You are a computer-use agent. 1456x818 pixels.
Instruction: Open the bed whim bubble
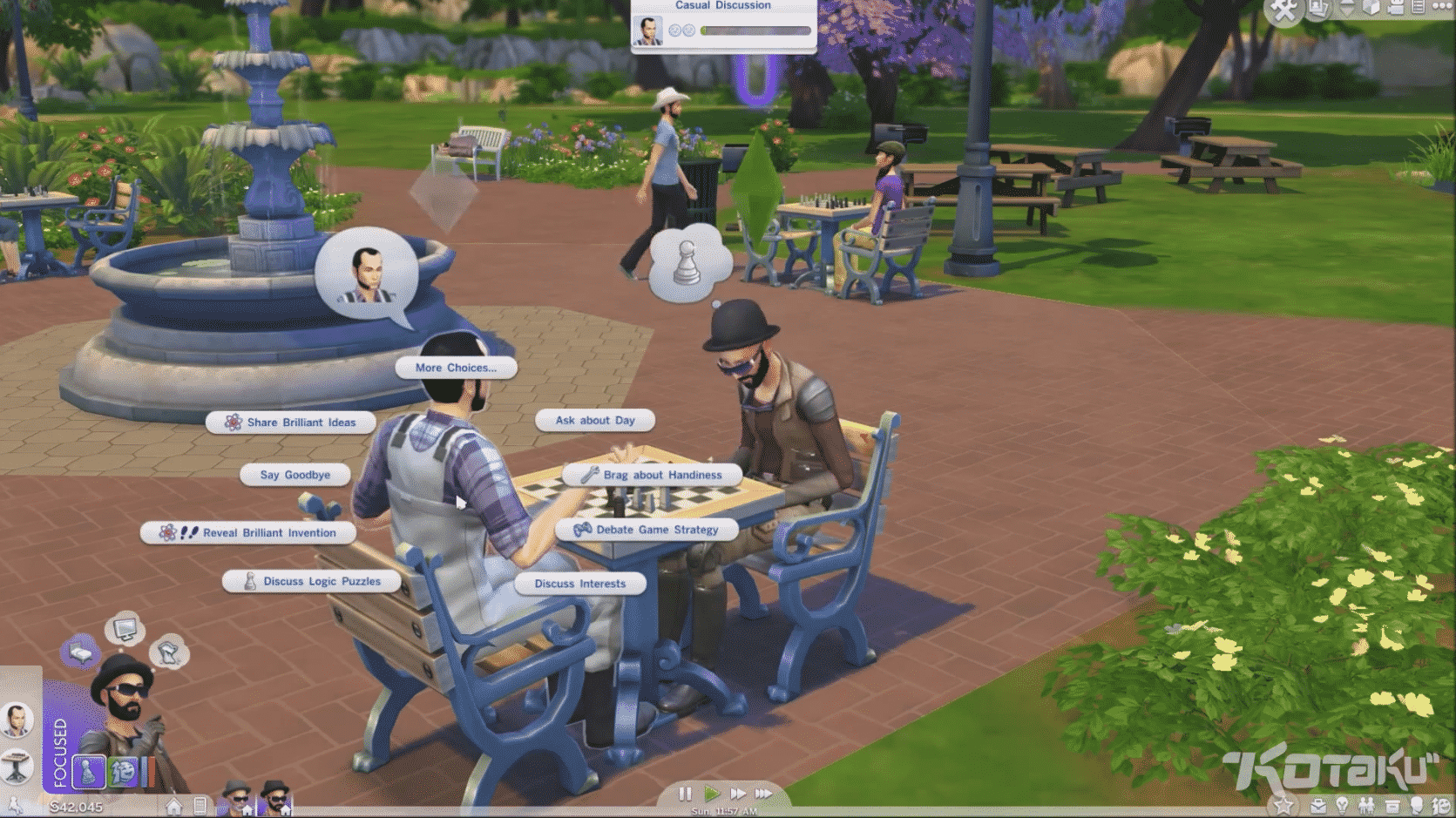click(80, 652)
